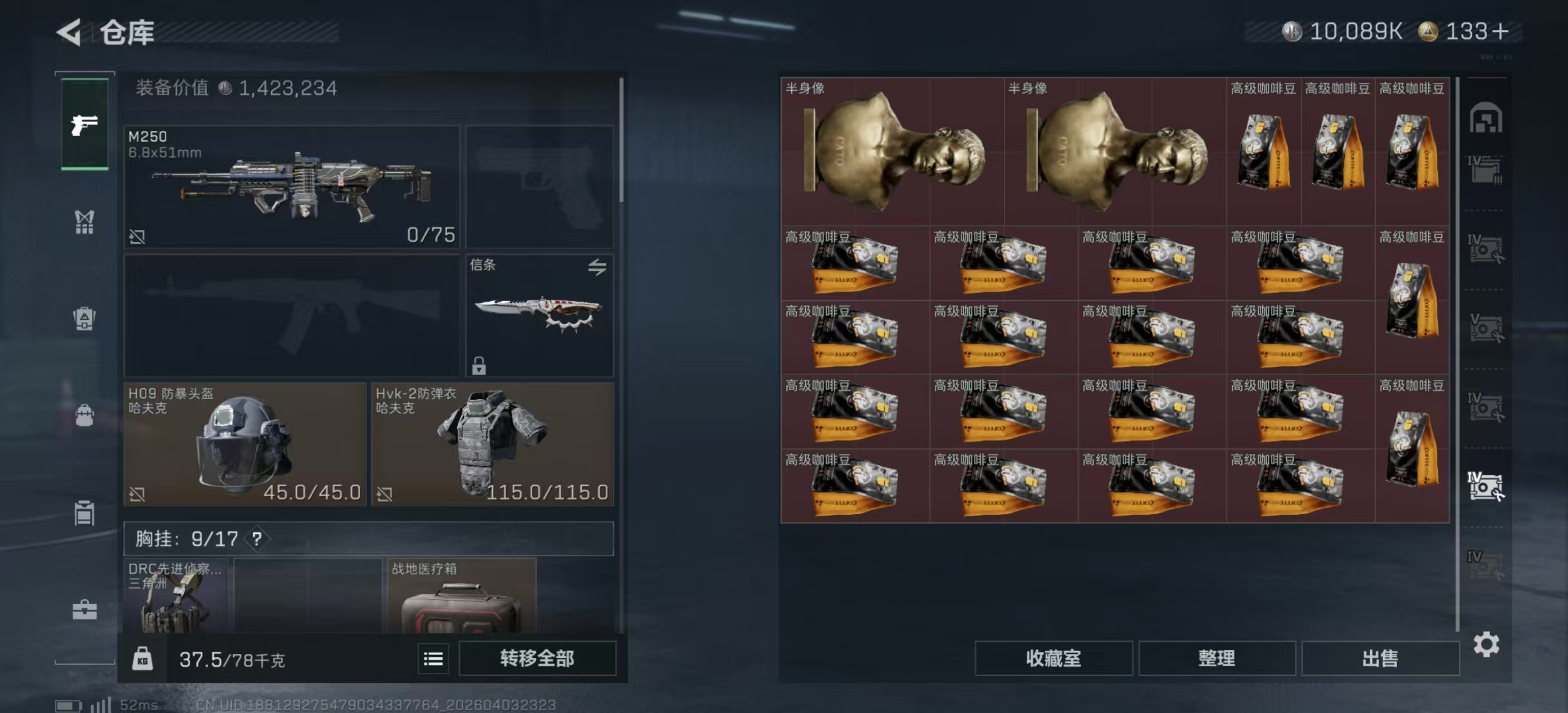Choose the Hvk-2防弹衣 armor slot
Screen dimensions: 1568x713
[x=492, y=444]
